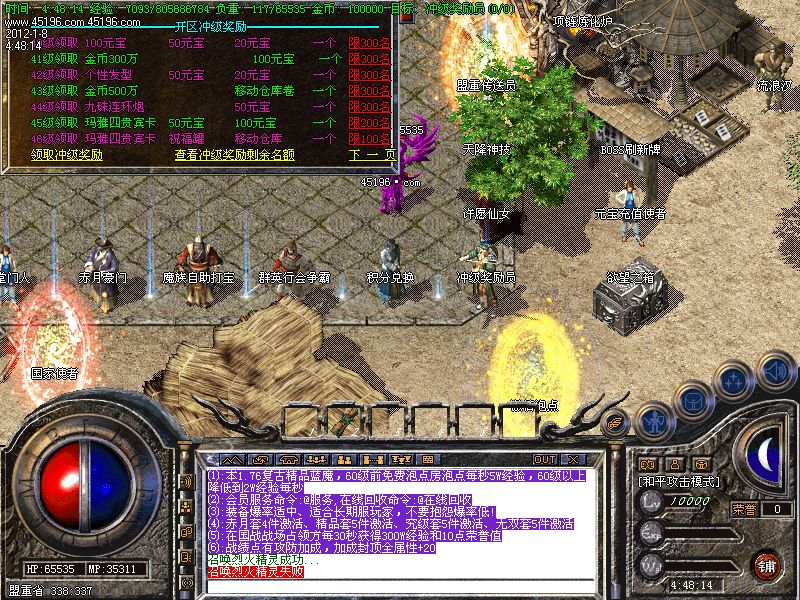
Task: Click the OUT button above chat
Action: (x=544, y=459)
